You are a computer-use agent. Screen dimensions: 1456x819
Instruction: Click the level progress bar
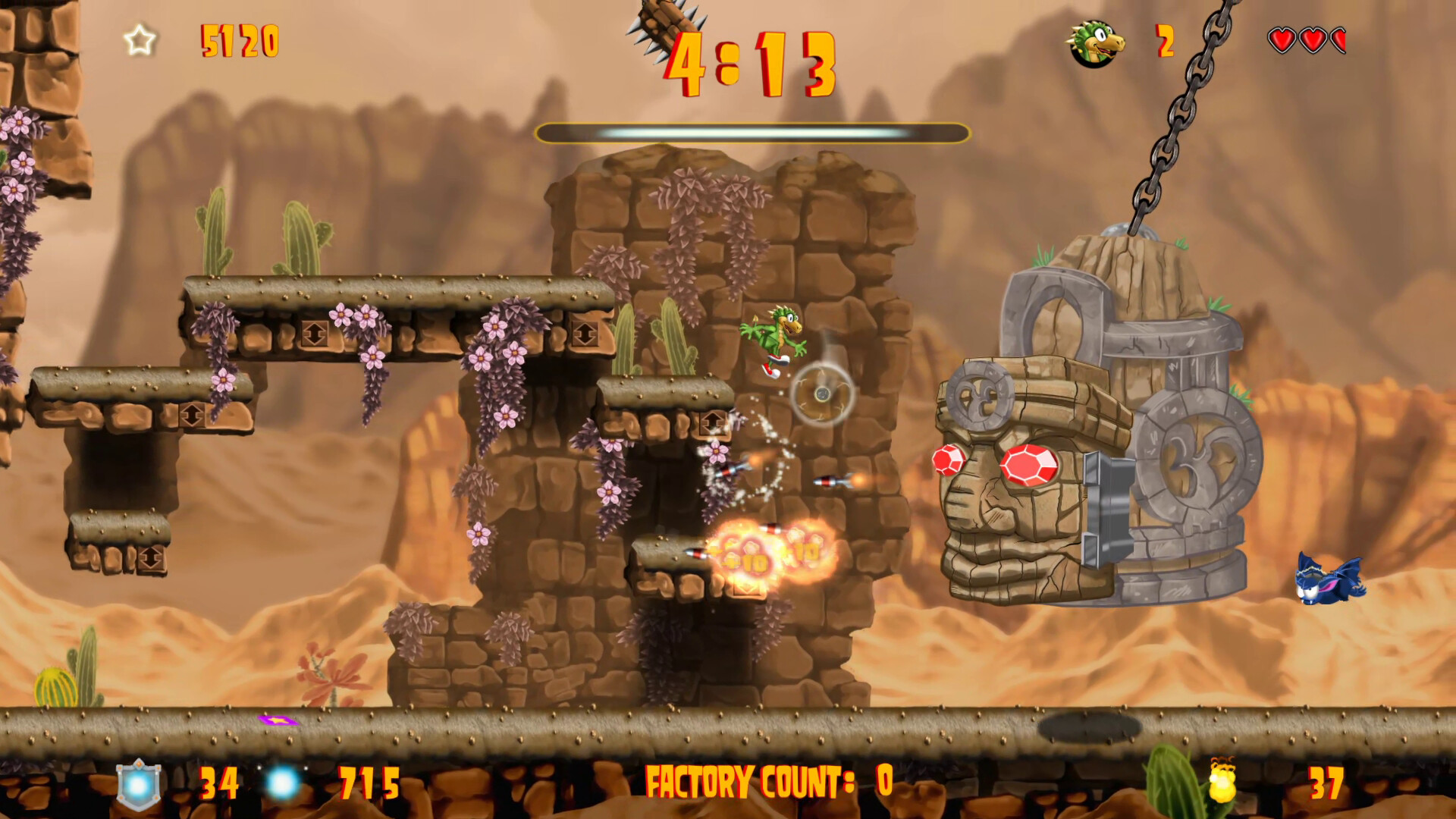pos(755,133)
